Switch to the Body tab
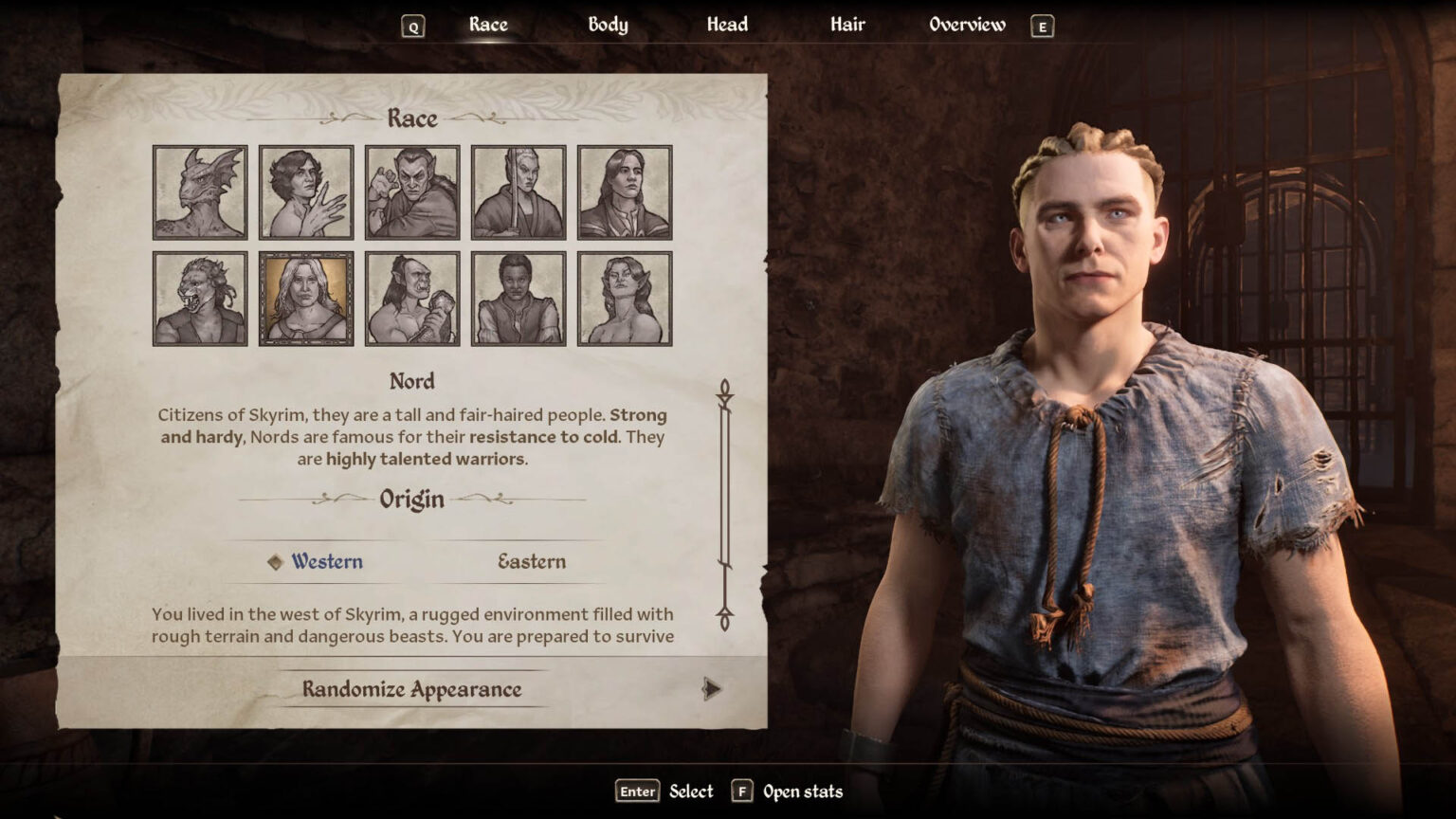Screen dimensions: 1456x819 pos(607,25)
